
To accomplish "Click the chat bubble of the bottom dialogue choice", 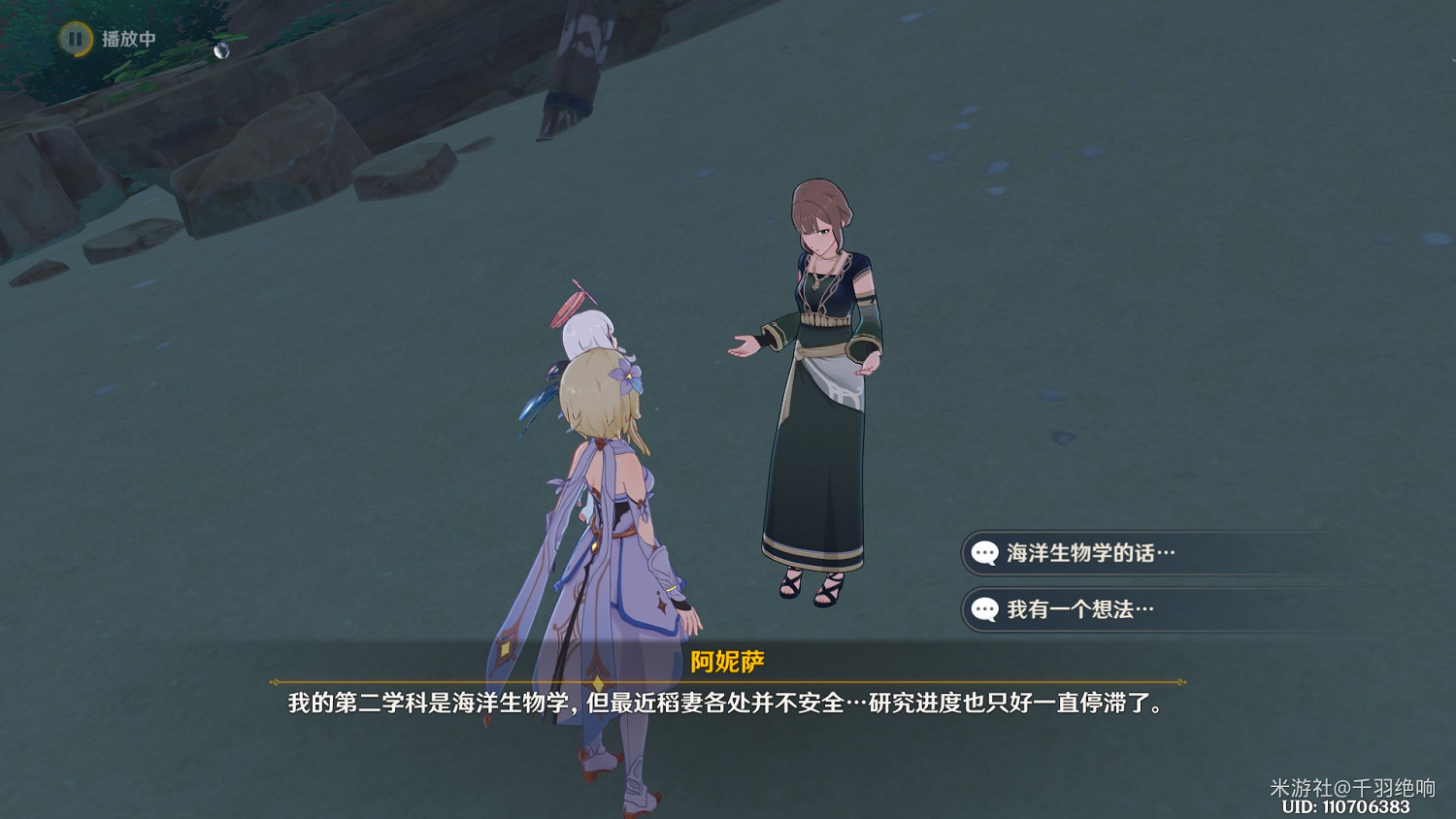I will [x=984, y=610].
